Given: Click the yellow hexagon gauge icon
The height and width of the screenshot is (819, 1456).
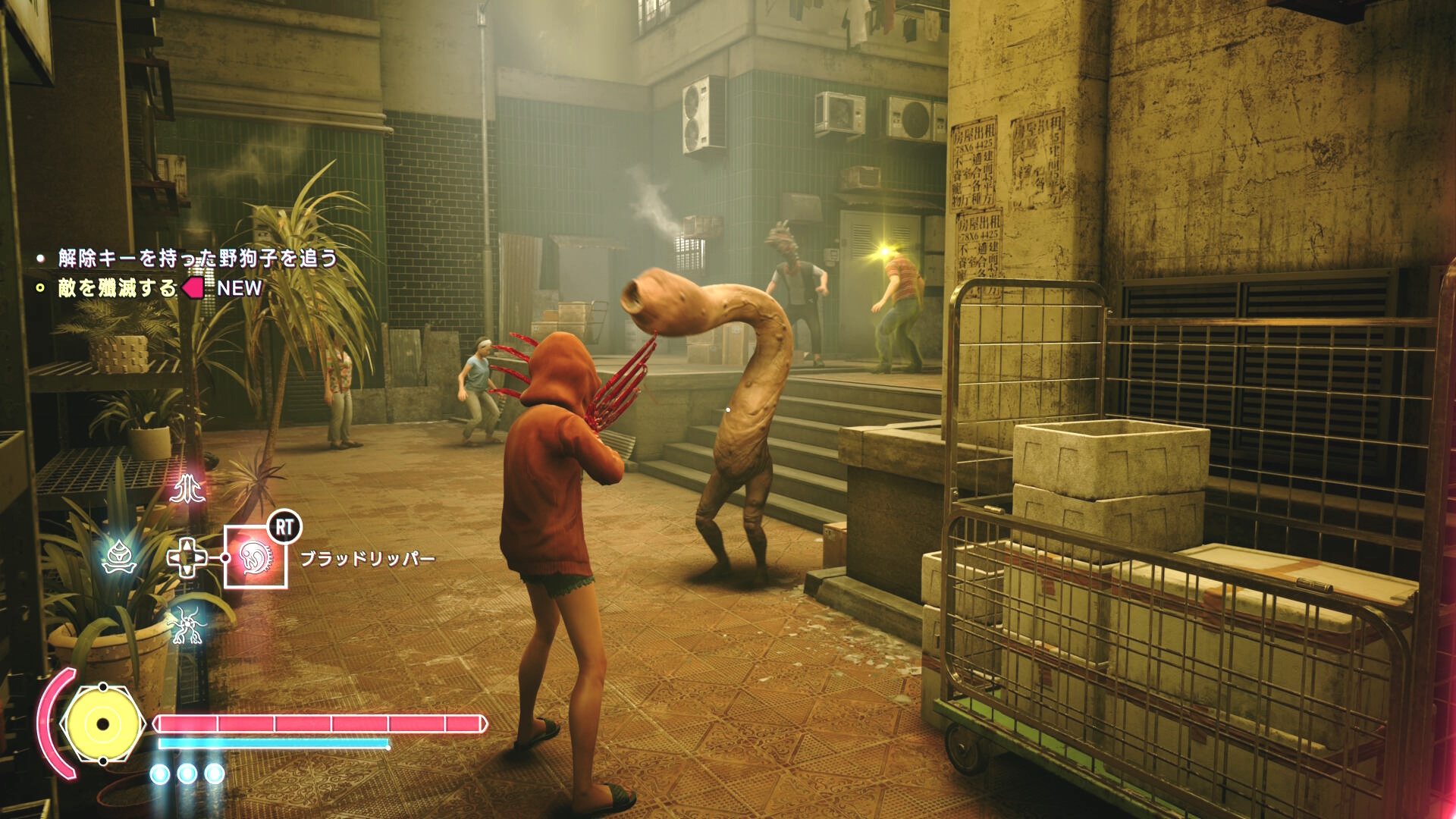Looking at the screenshot, I should click(x=103, y=723).
